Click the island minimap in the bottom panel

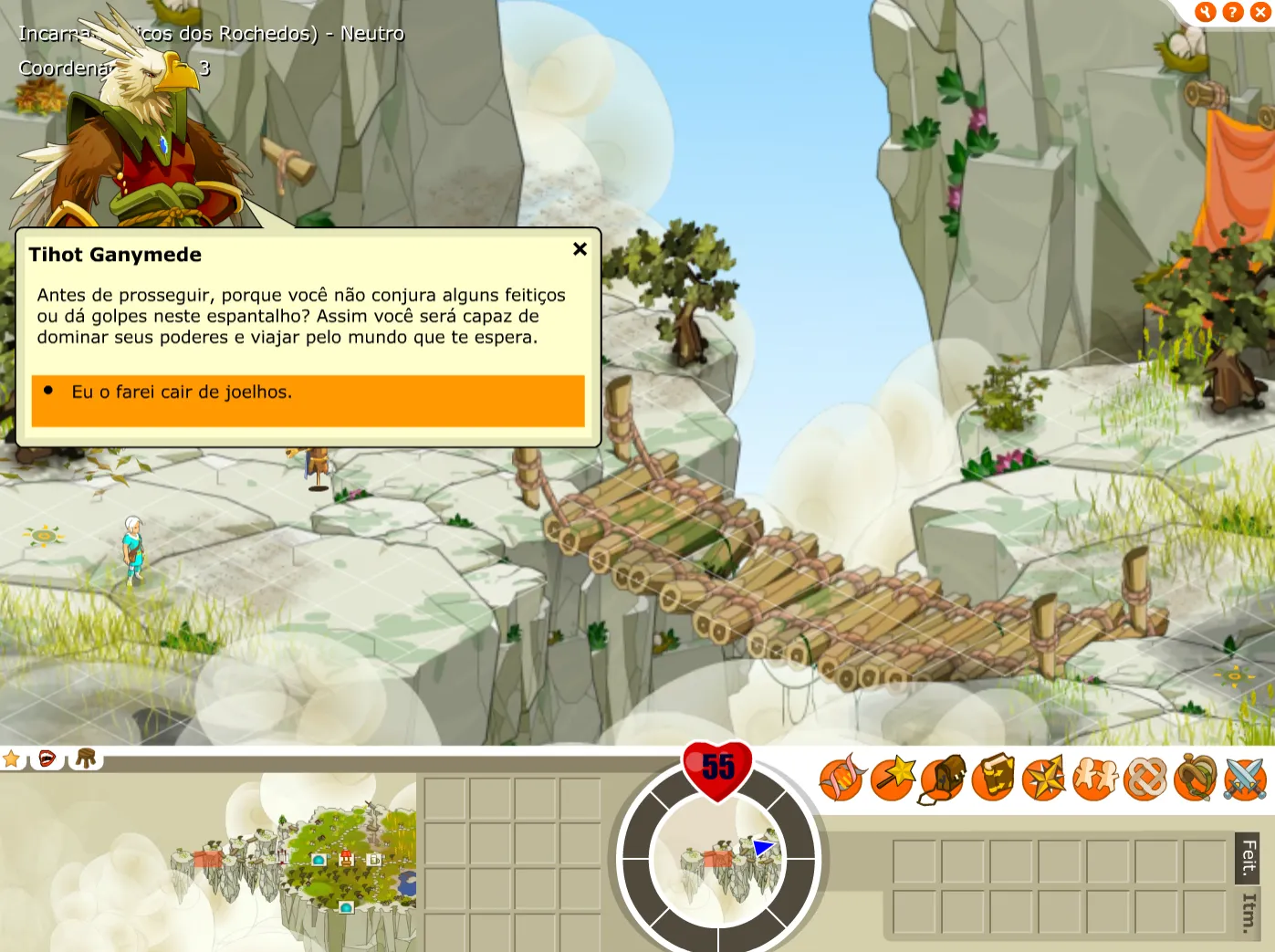(292, 863)
